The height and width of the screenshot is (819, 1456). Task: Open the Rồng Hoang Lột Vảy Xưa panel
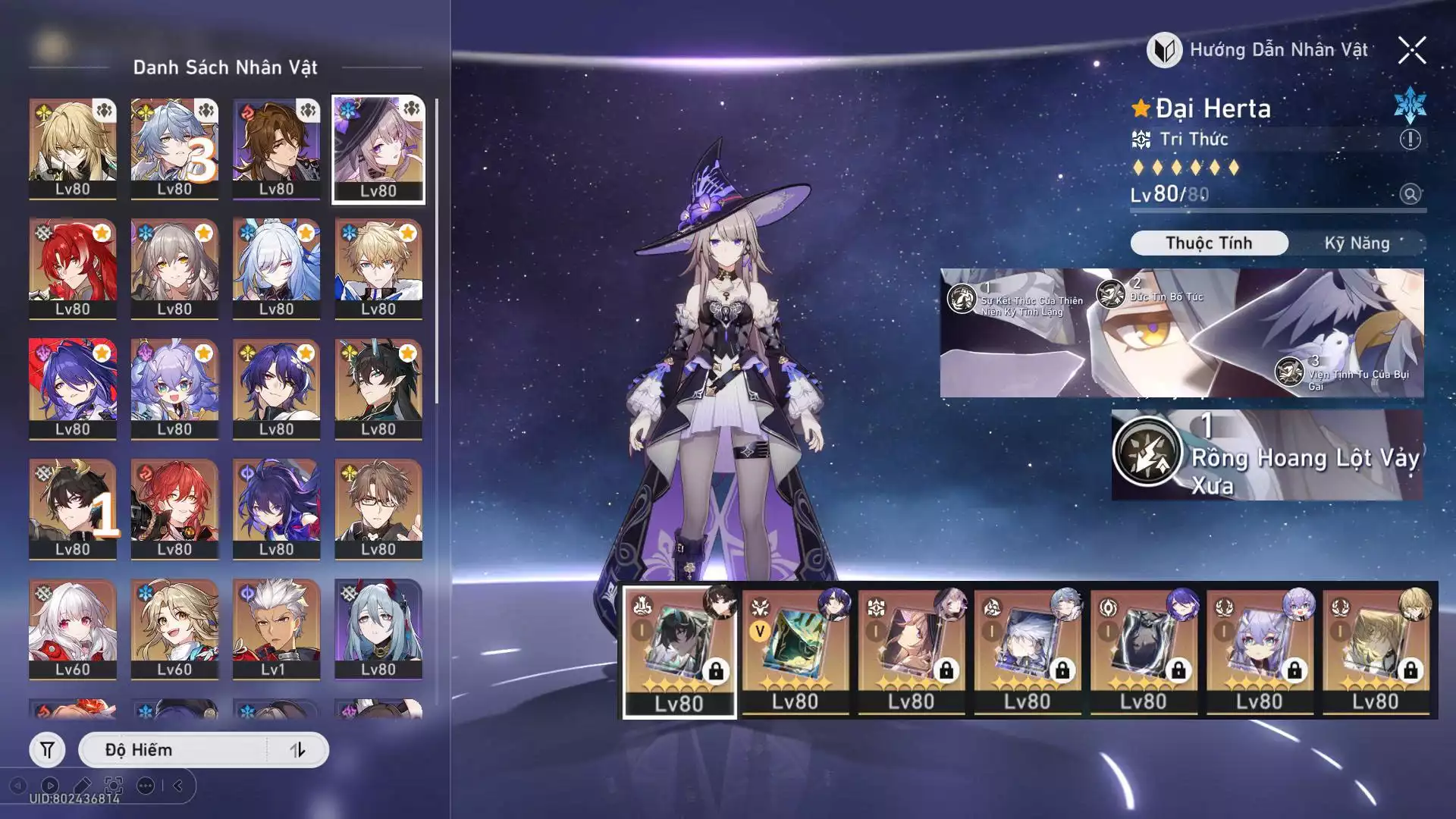click(1266, 455)
